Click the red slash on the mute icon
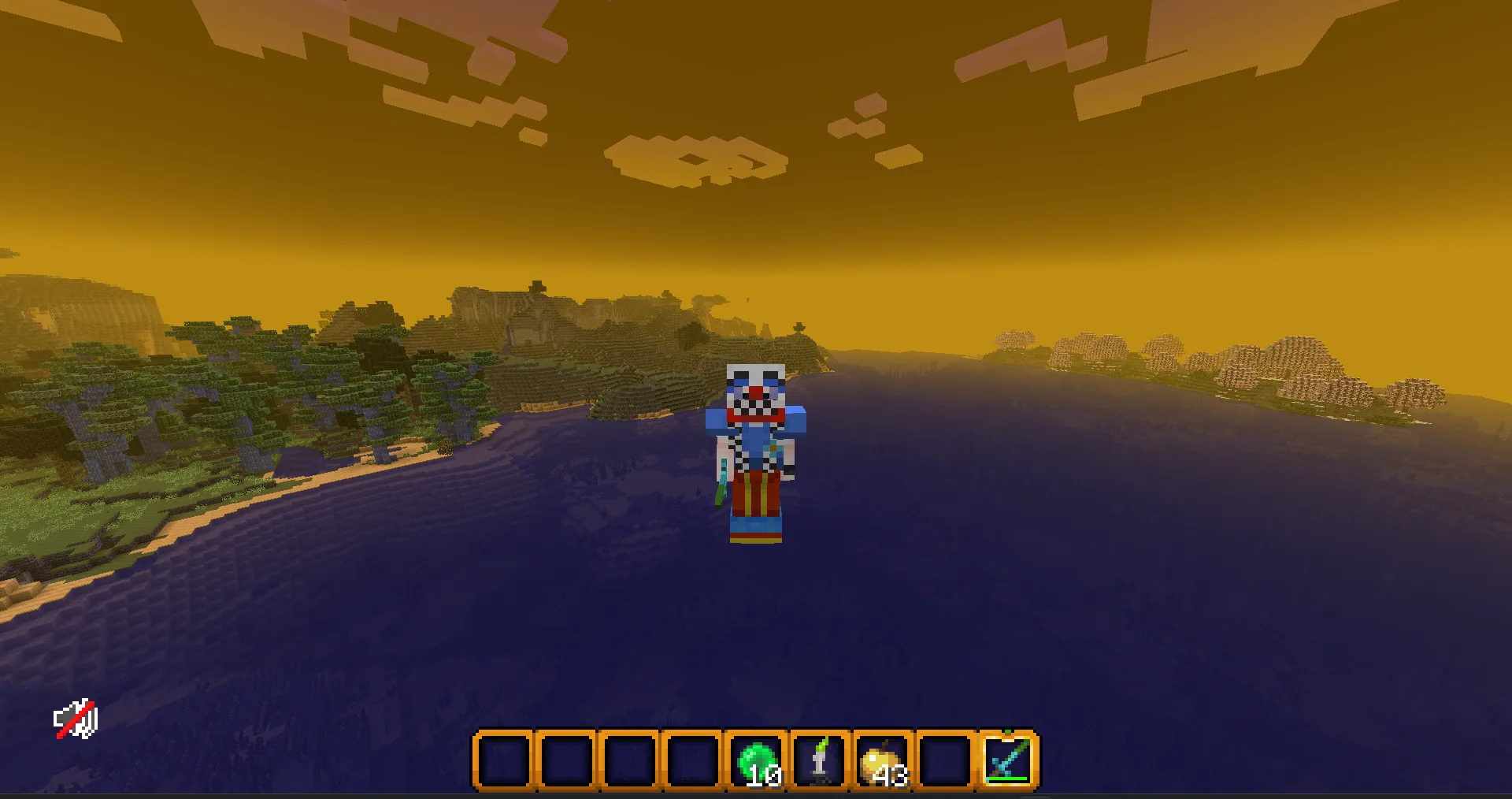The width and height of the screenshot is (1512, 799). 76,718
